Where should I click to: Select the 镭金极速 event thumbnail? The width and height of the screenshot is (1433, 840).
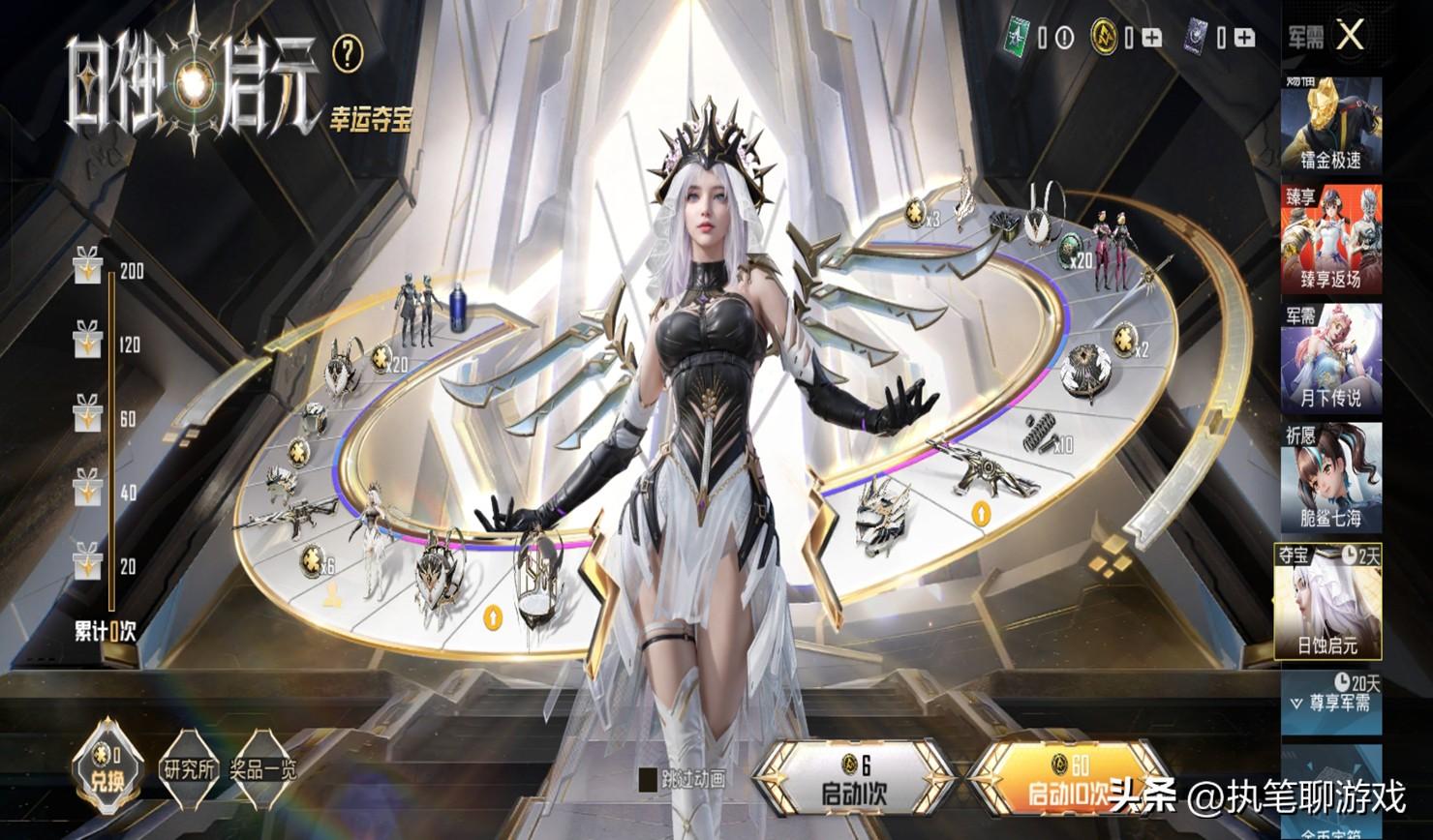tap(1331, 126)
